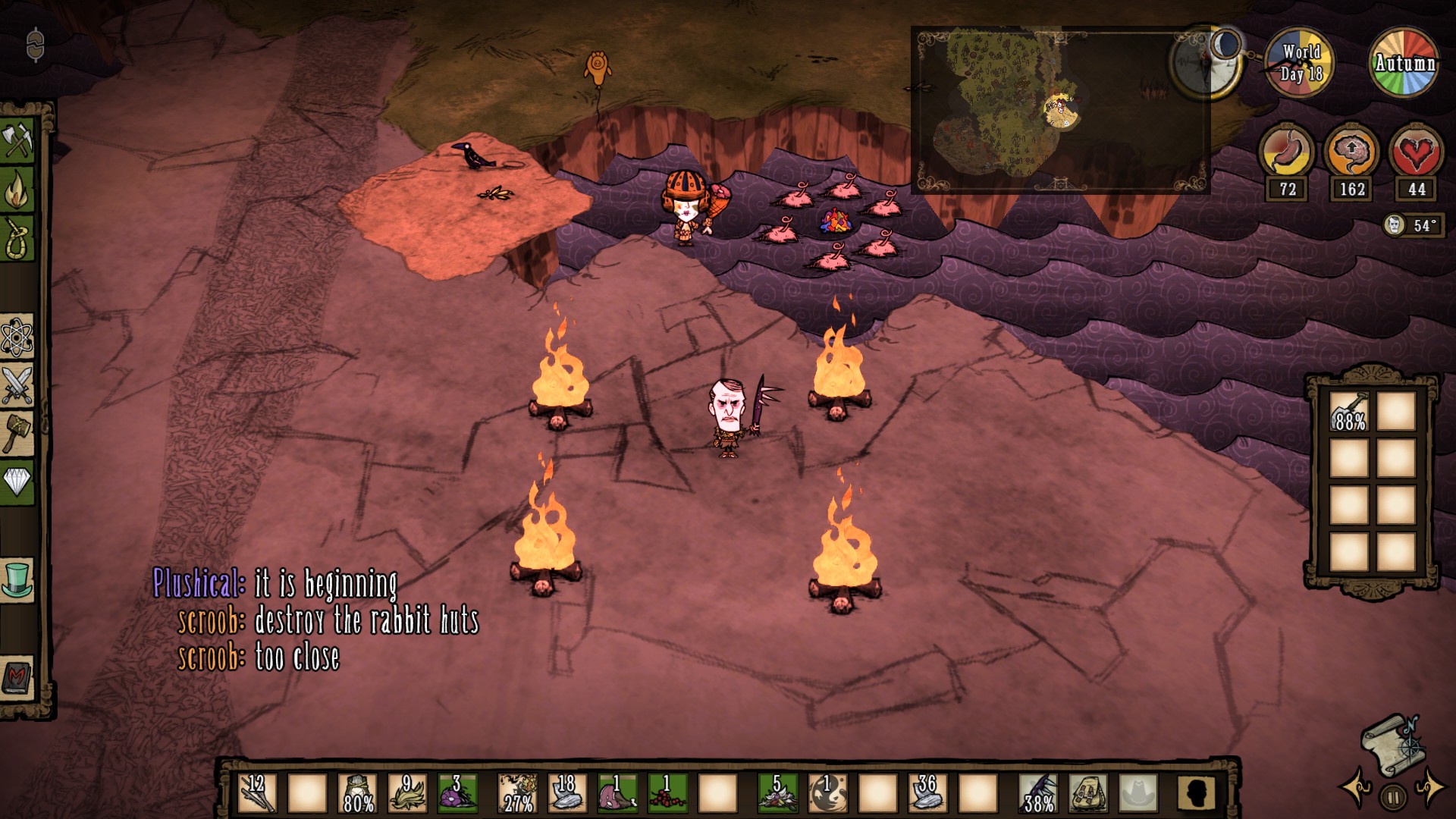The width and height of the screenshot is (1456, 819).
Task: Pause the game
Action: (x=1393, y=796)
